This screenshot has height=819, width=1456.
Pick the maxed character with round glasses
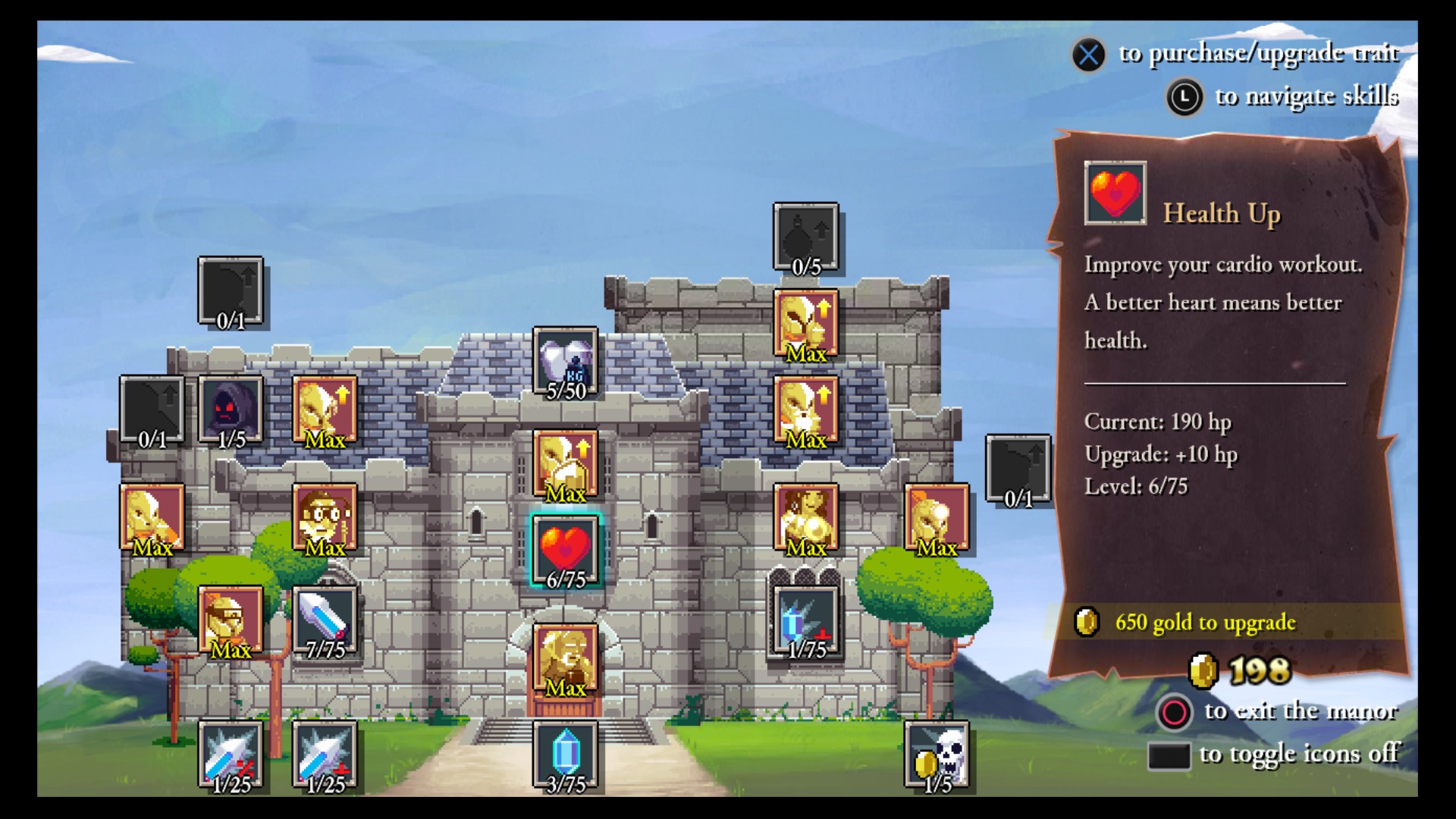[325, 517]
